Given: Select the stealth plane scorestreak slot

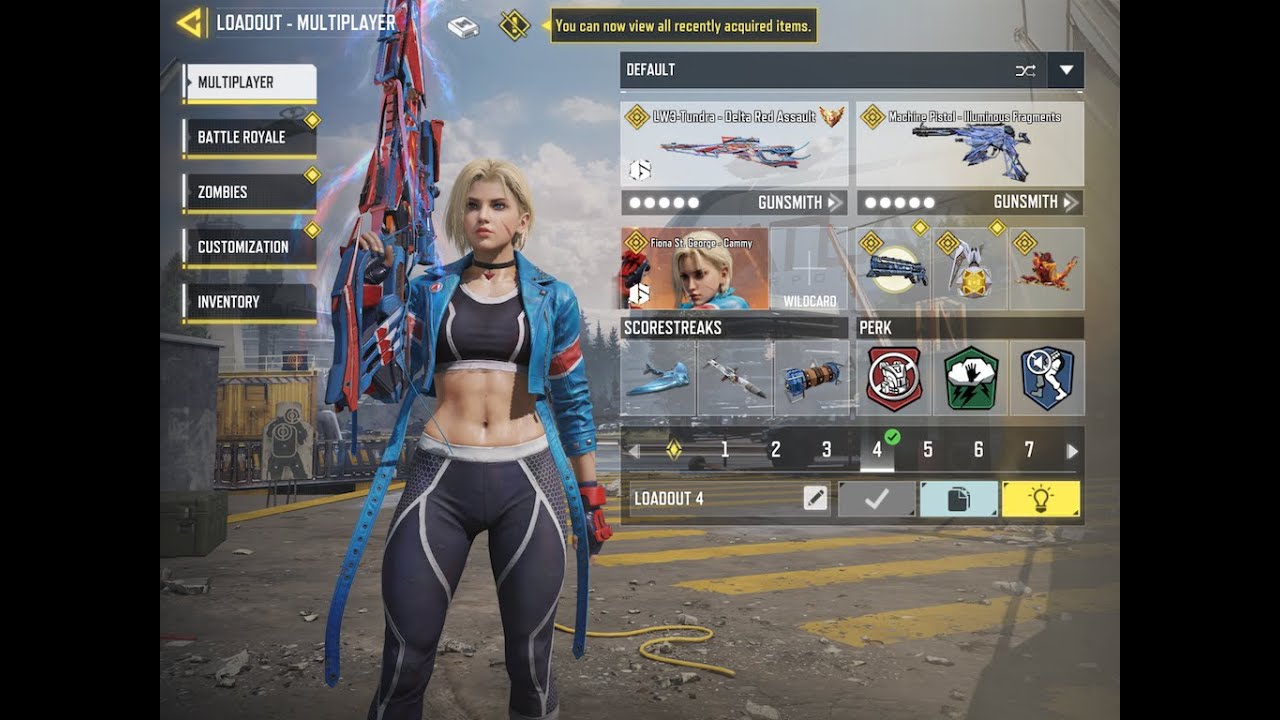Looking at the screenshot, I should point(658,378).
